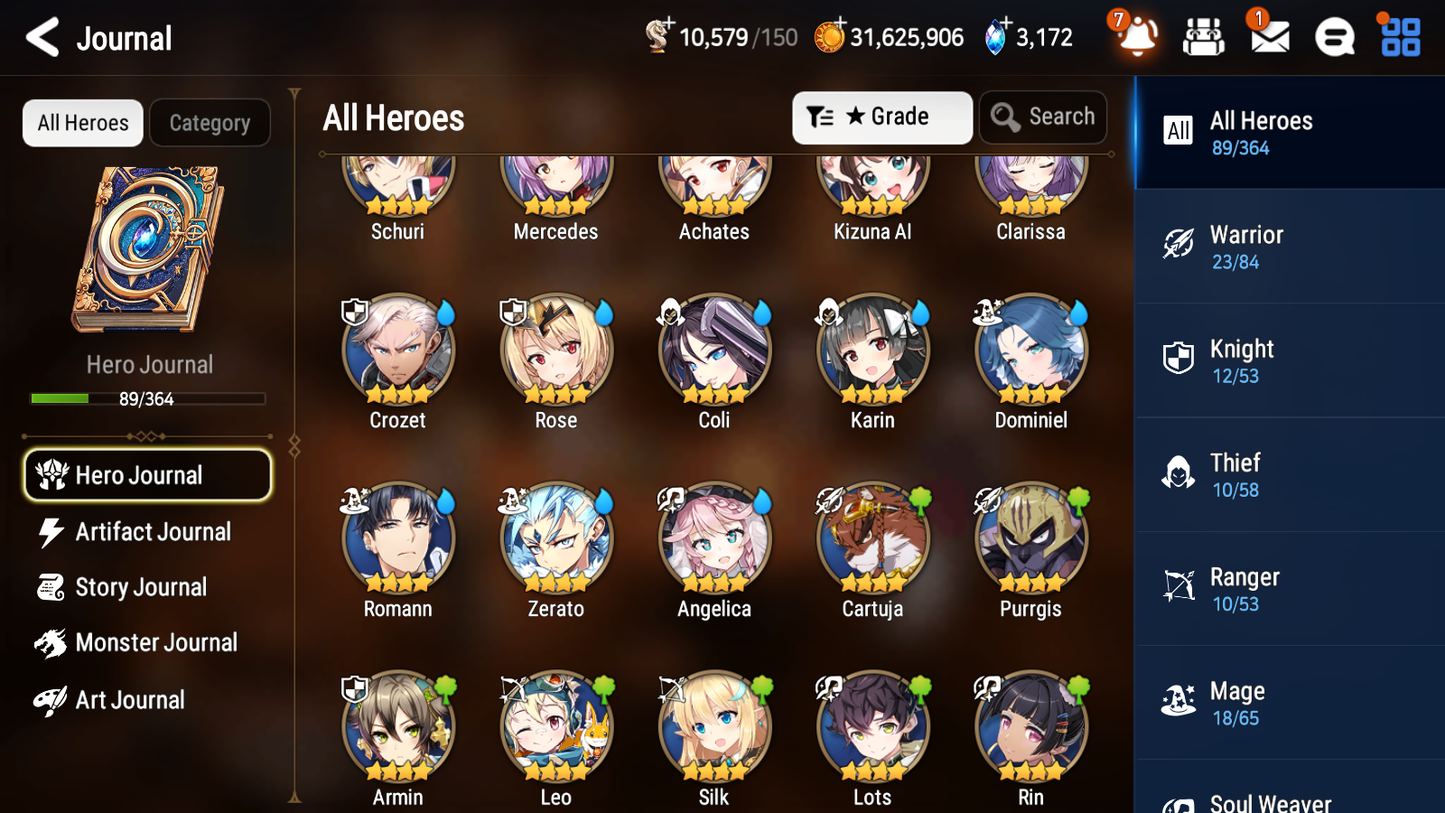Open the chat bubble icon

click(x=1333, y=36)
